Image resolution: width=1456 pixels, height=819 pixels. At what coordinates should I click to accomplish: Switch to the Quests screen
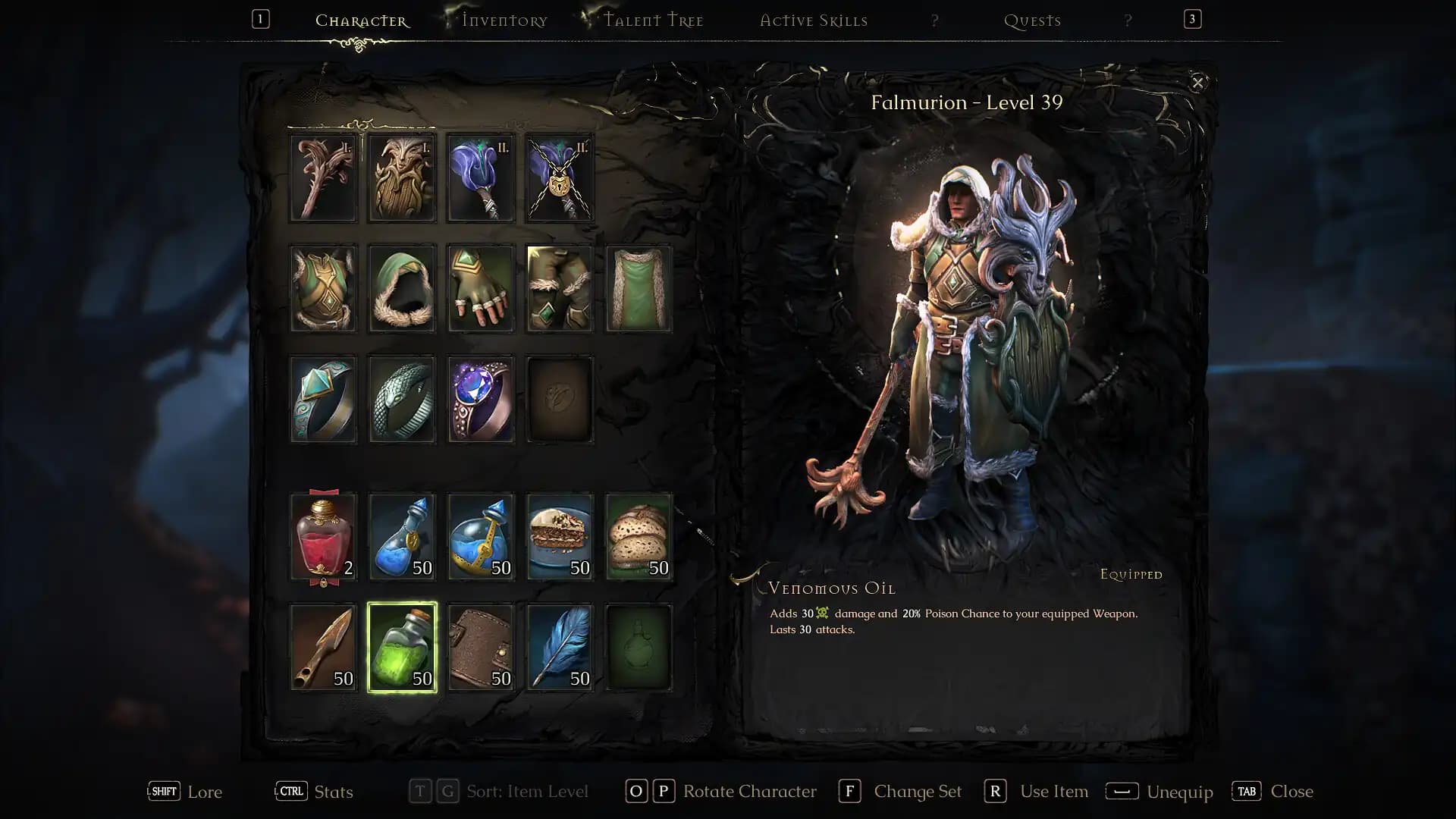click(x=1032, y=20)
